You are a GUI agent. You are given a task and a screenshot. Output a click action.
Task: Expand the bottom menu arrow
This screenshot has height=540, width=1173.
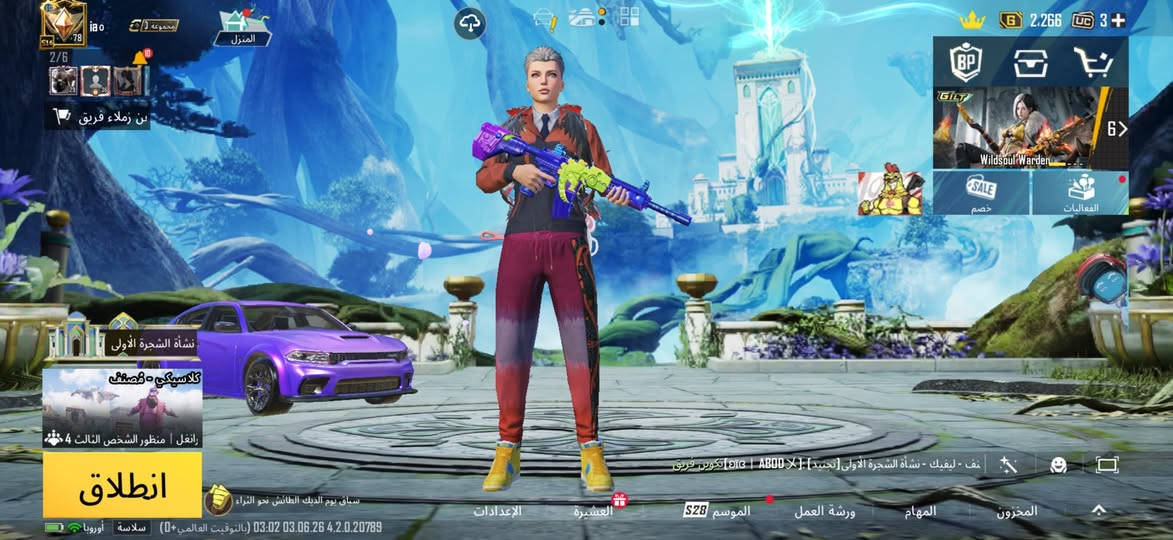[1098, 510]
